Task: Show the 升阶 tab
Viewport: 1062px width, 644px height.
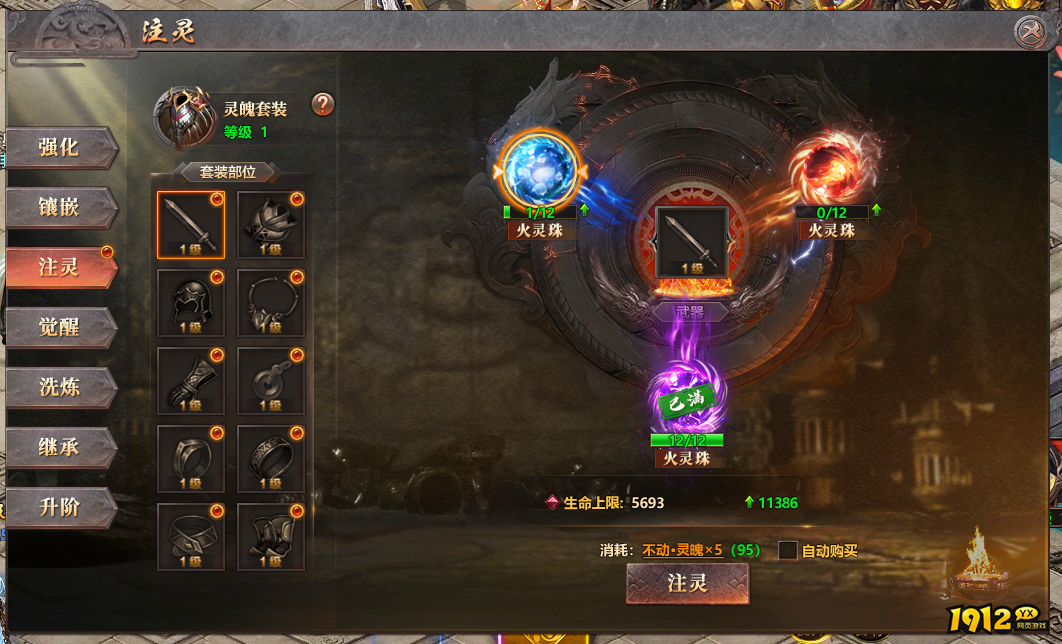Action: coord(60,508)
